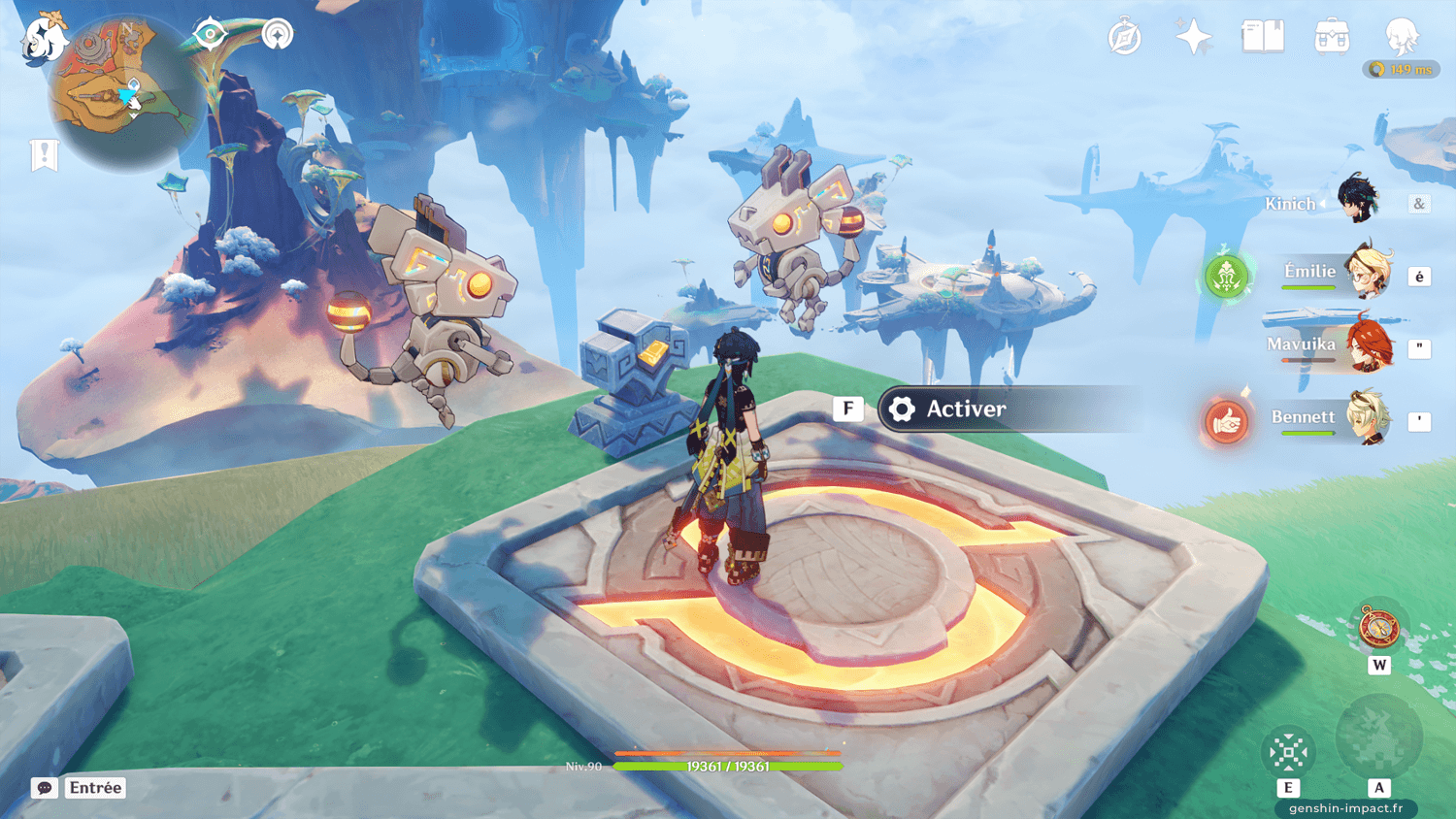Activate the elemental skill icon
1456x819 pixels.
pos(1288,752)
